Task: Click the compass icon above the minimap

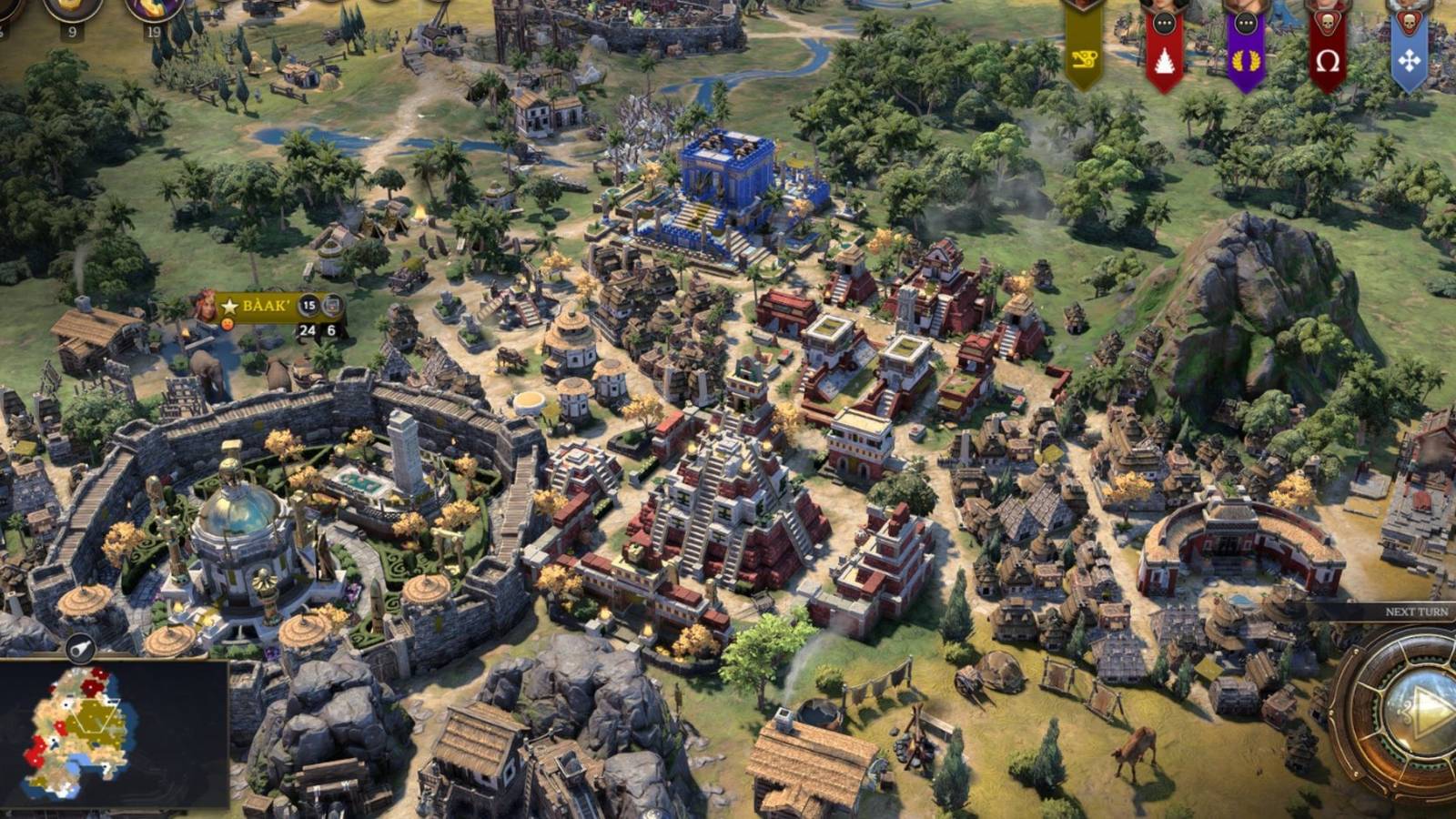Action: (78, 648)
